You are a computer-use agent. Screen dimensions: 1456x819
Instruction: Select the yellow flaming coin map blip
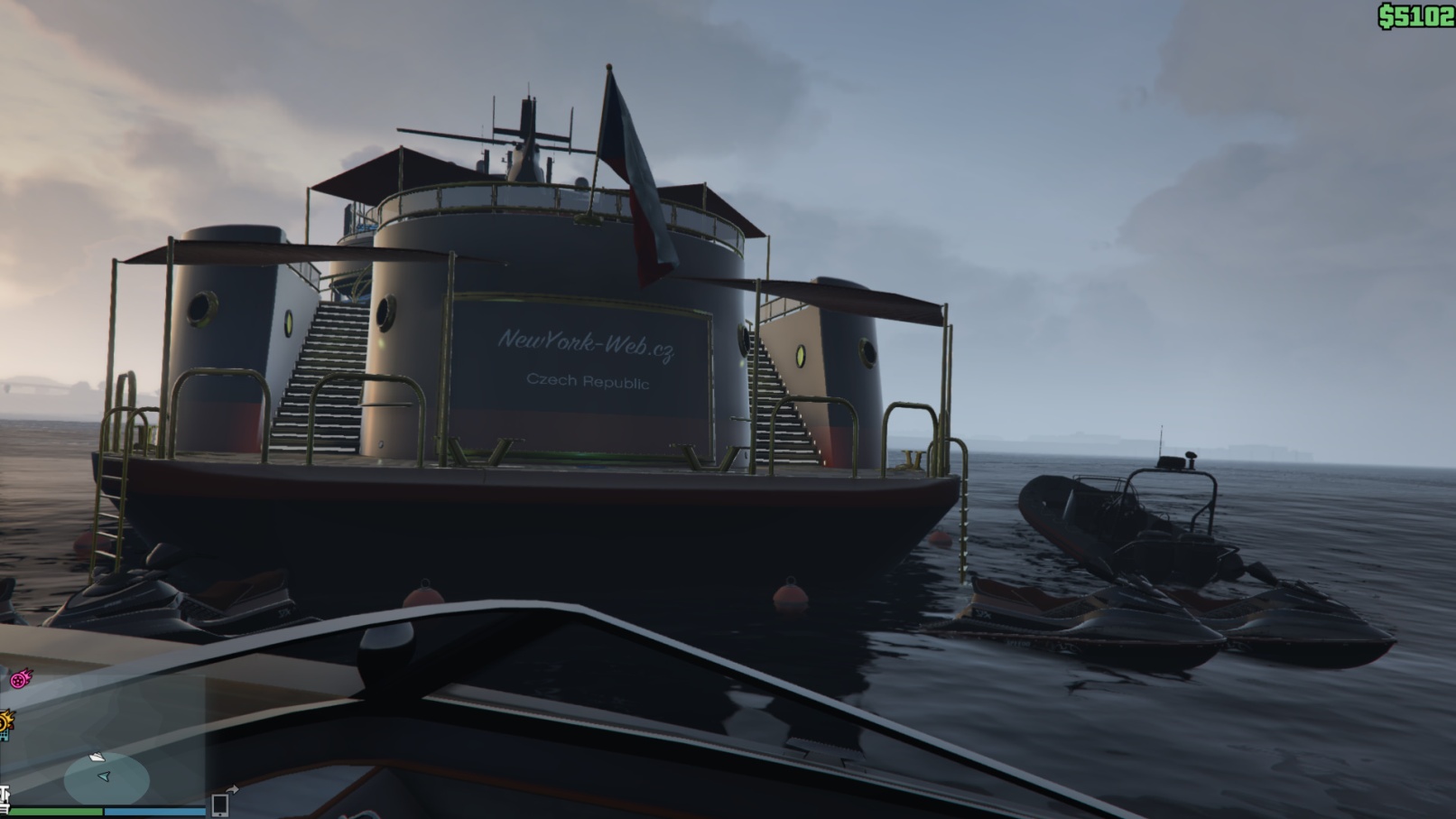coord(5,722)
